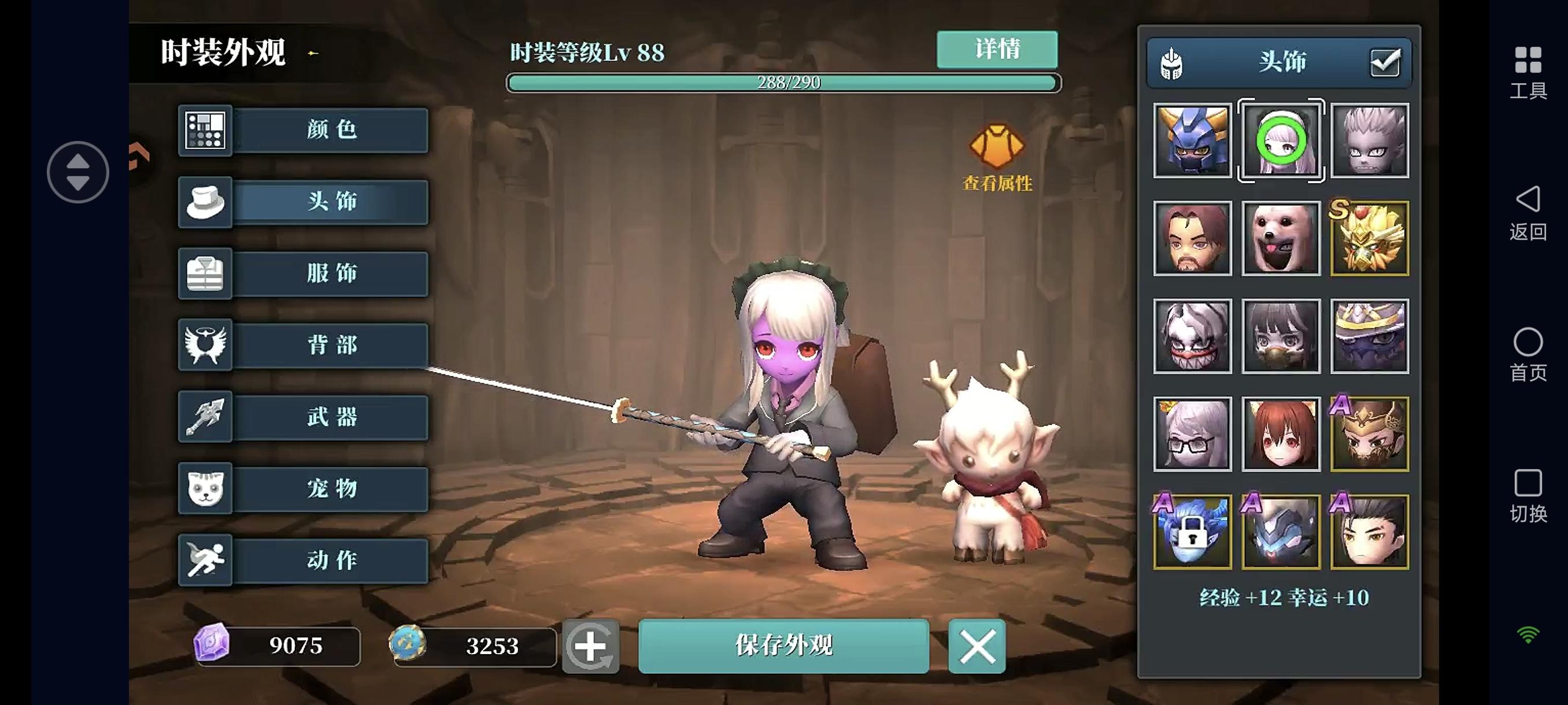Screen dimensions: 1568x705
Task: Uncheck the checkbox beside the 头饰 panel title
Action: point(1386,61)
